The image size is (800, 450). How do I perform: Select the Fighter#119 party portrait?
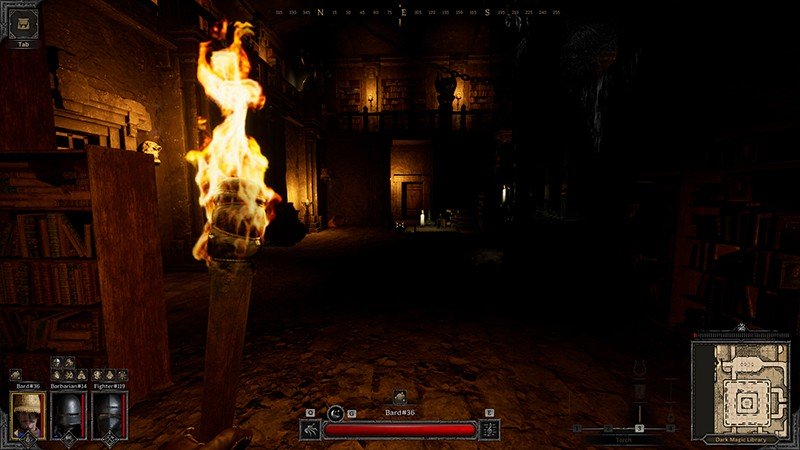(x=109, y=414)
